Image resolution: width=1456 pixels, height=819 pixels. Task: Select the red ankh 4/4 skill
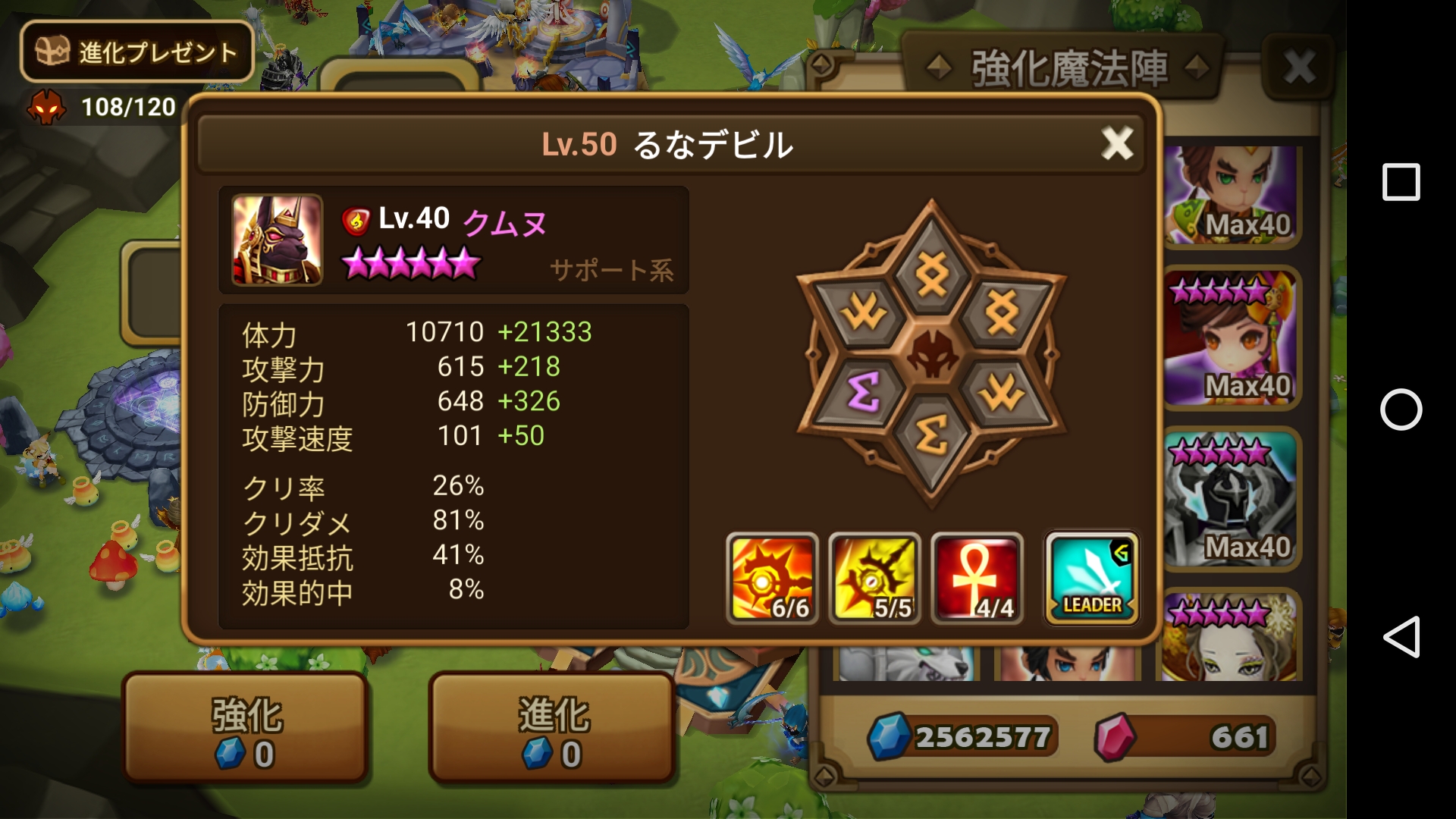point(977,579)
